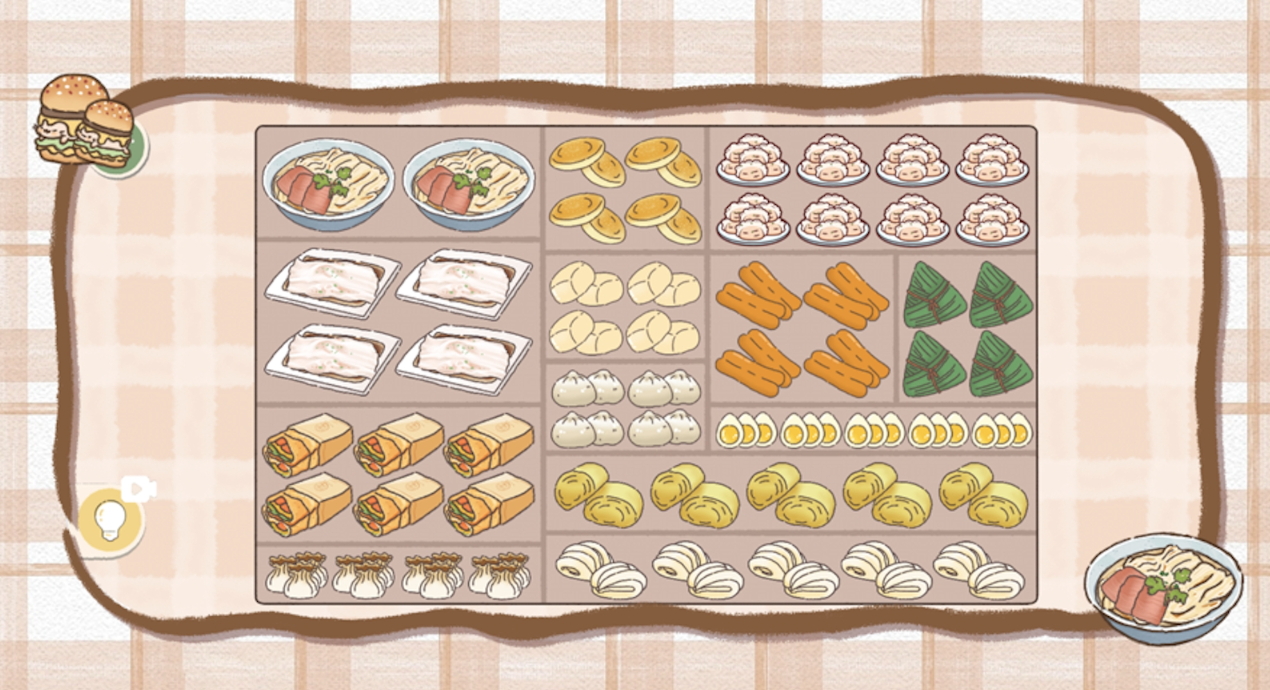Choose the rice noodle roll plates compartment

pos(398,322)
